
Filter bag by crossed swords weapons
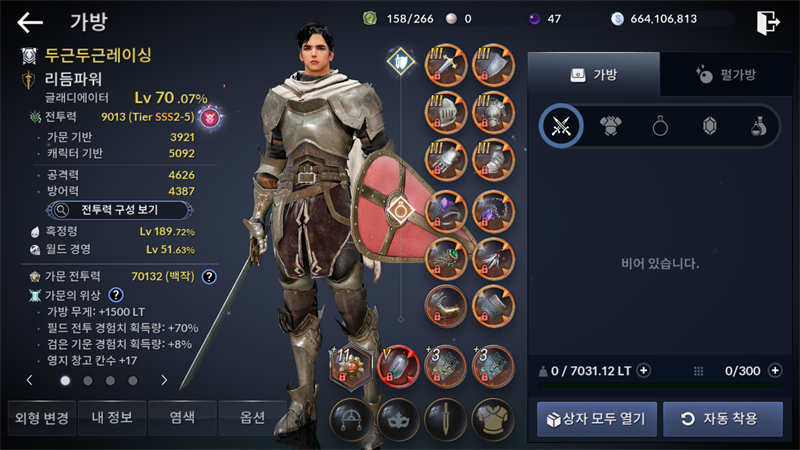coord(561,126)
